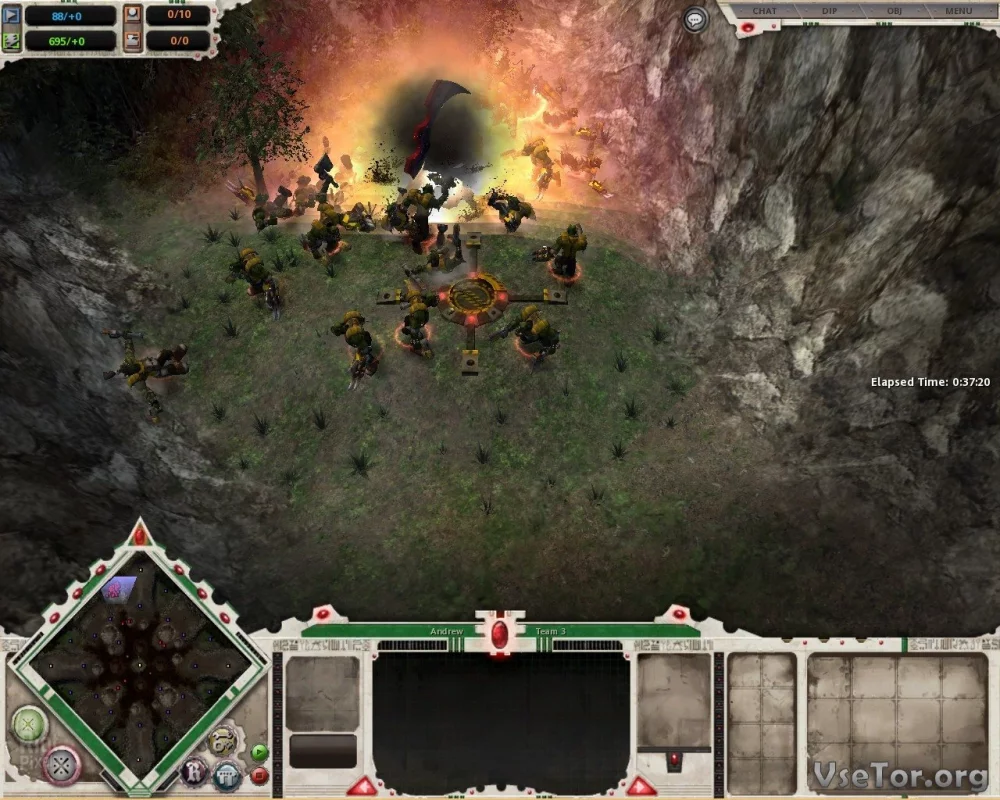Image resolution: width=1000 pixels, height=800 pixels.
Task: Click the speech bubble chat icon
Action: (695, 19)
